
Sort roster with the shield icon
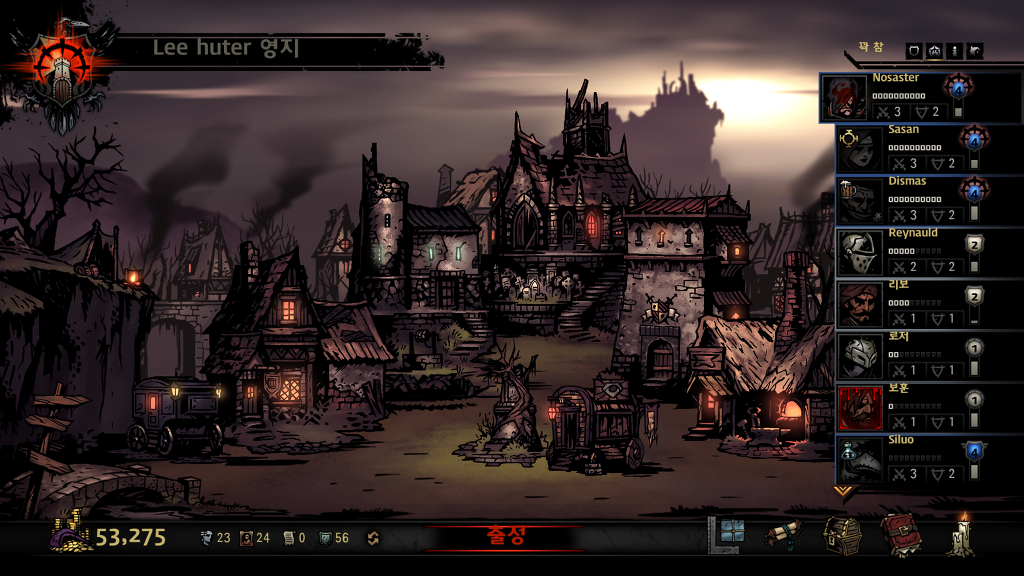point(914,51)
